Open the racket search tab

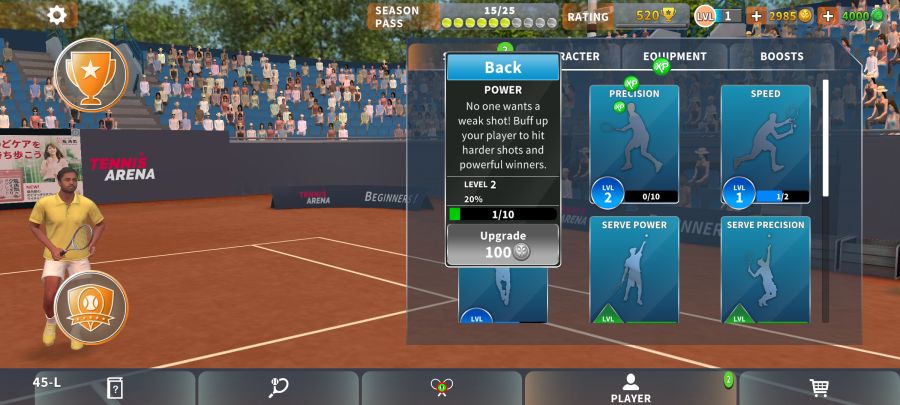[278, 388]
